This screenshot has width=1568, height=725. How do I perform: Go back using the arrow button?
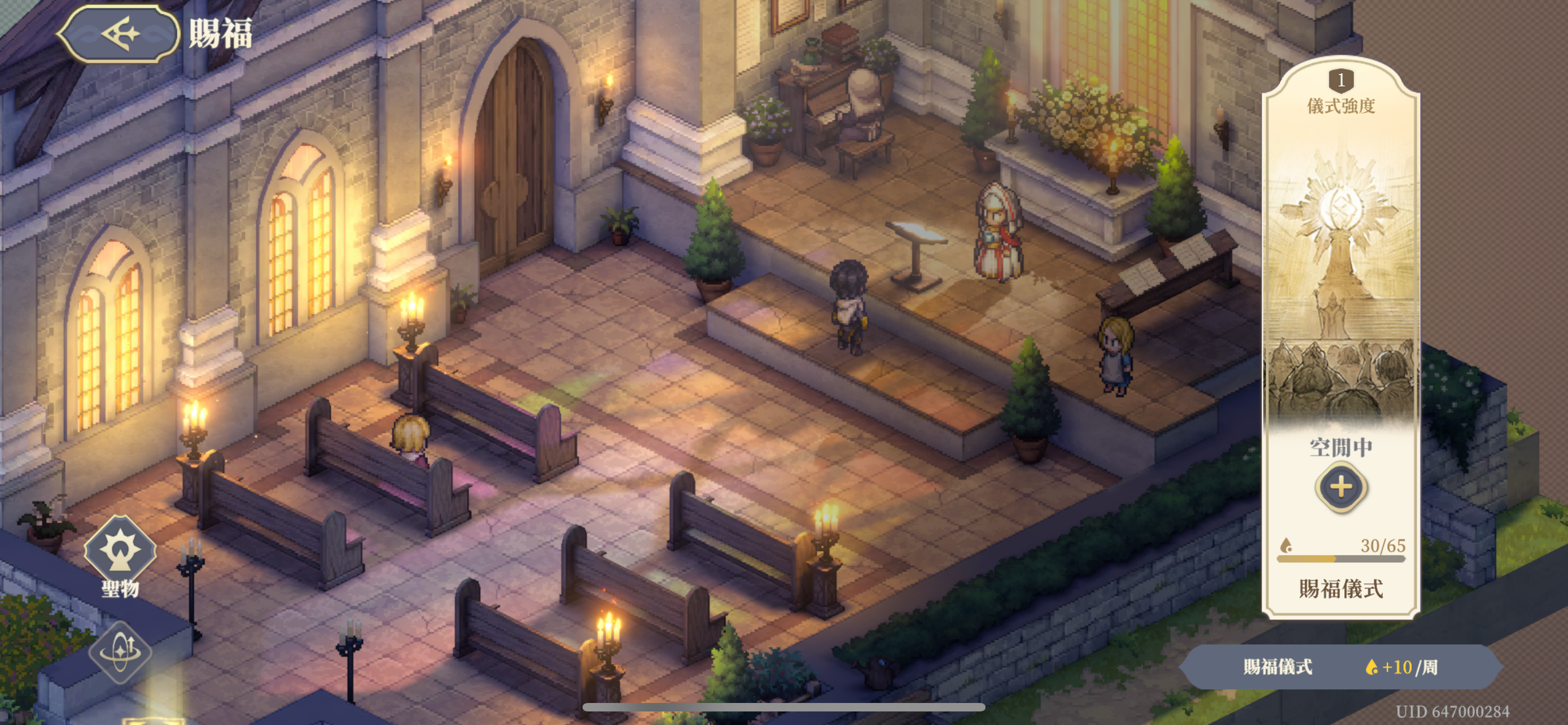[119, 33]
